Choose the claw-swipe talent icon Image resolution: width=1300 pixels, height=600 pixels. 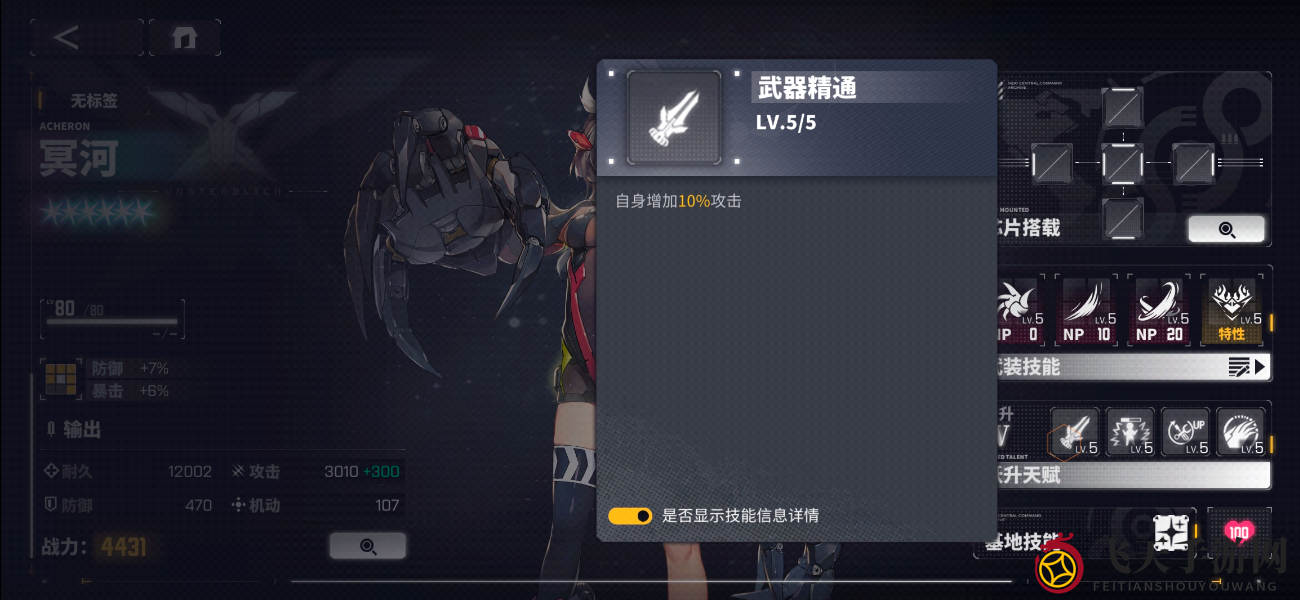pyautogui.click(x=1240, y=432)
